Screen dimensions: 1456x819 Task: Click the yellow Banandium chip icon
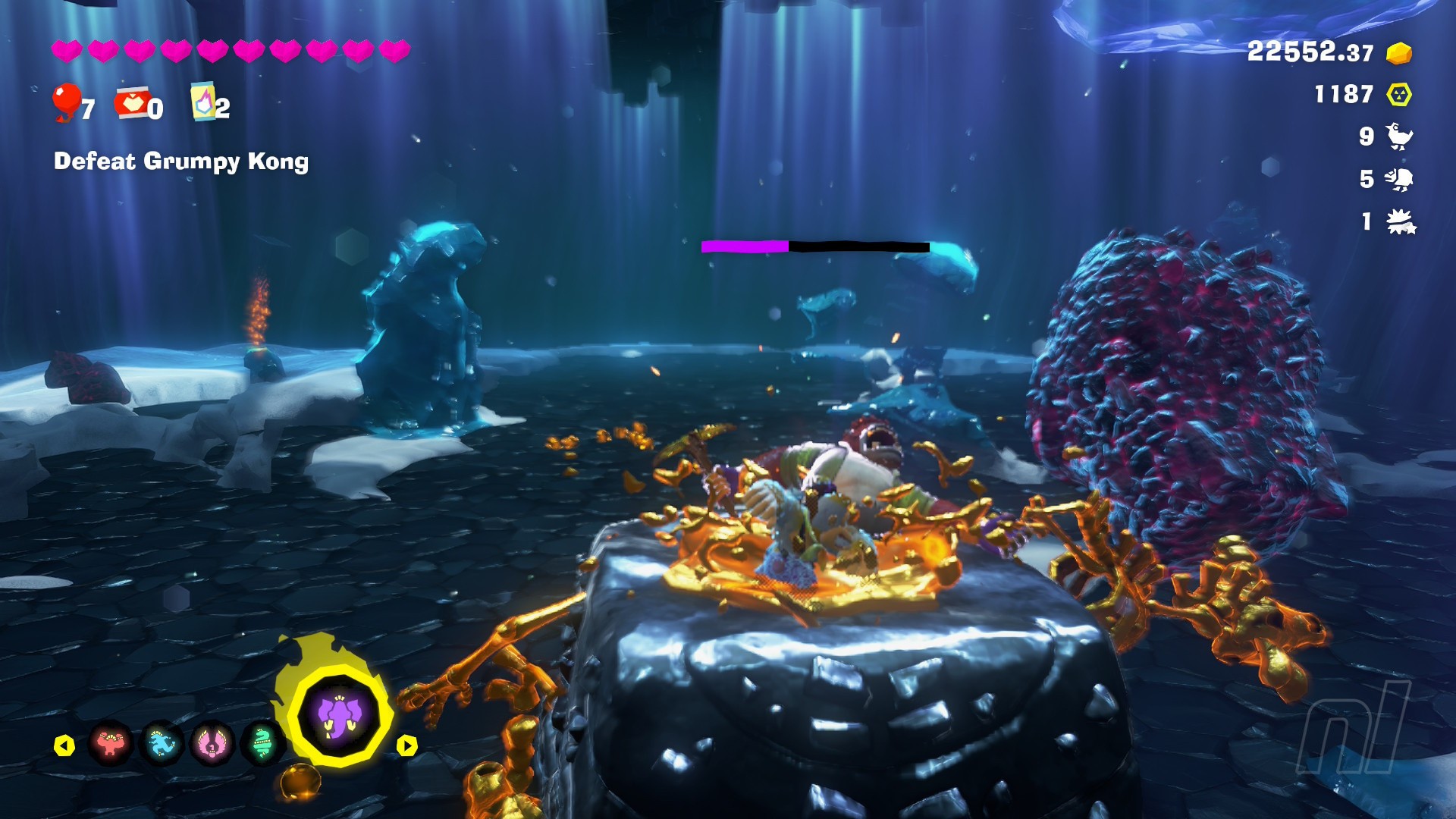pos(1399,95)
